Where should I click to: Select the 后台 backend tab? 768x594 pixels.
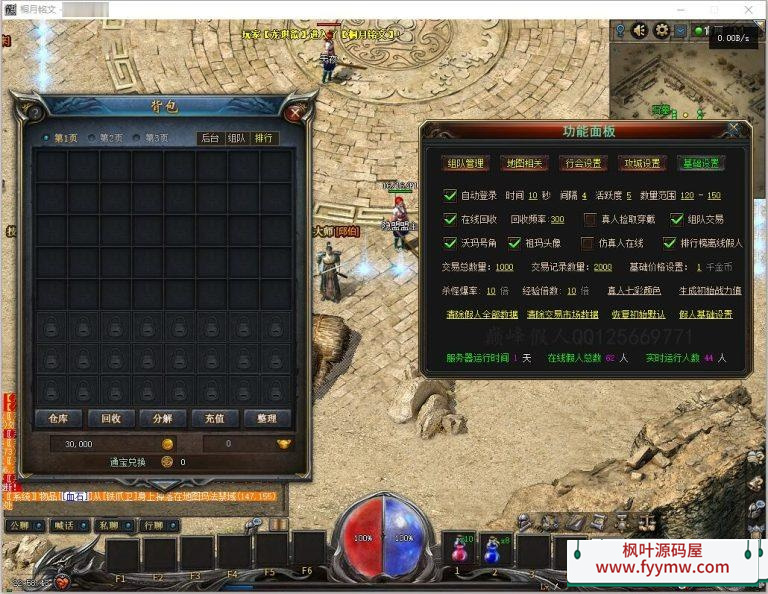pos(209,138)
